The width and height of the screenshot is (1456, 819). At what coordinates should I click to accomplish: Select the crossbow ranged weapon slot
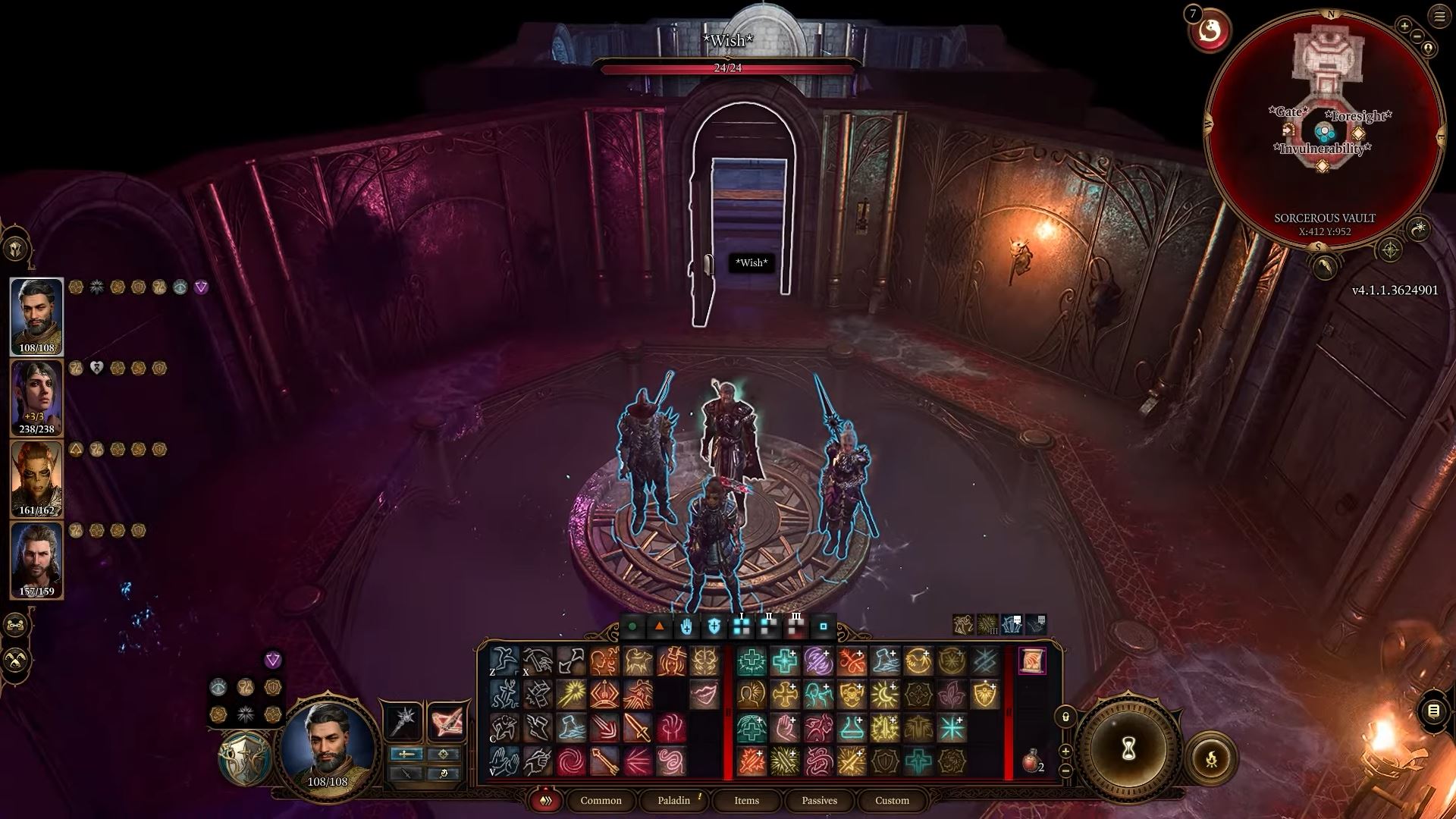[x=446, y=720]
